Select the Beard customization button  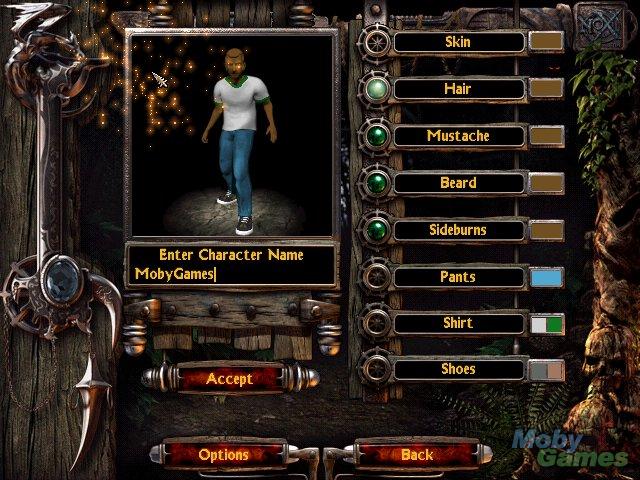458,183
